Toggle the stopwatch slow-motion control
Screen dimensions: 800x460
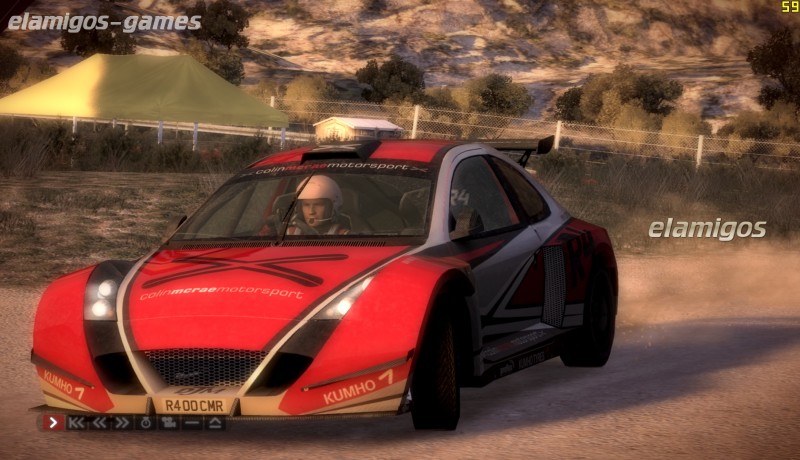coord(146,423)
